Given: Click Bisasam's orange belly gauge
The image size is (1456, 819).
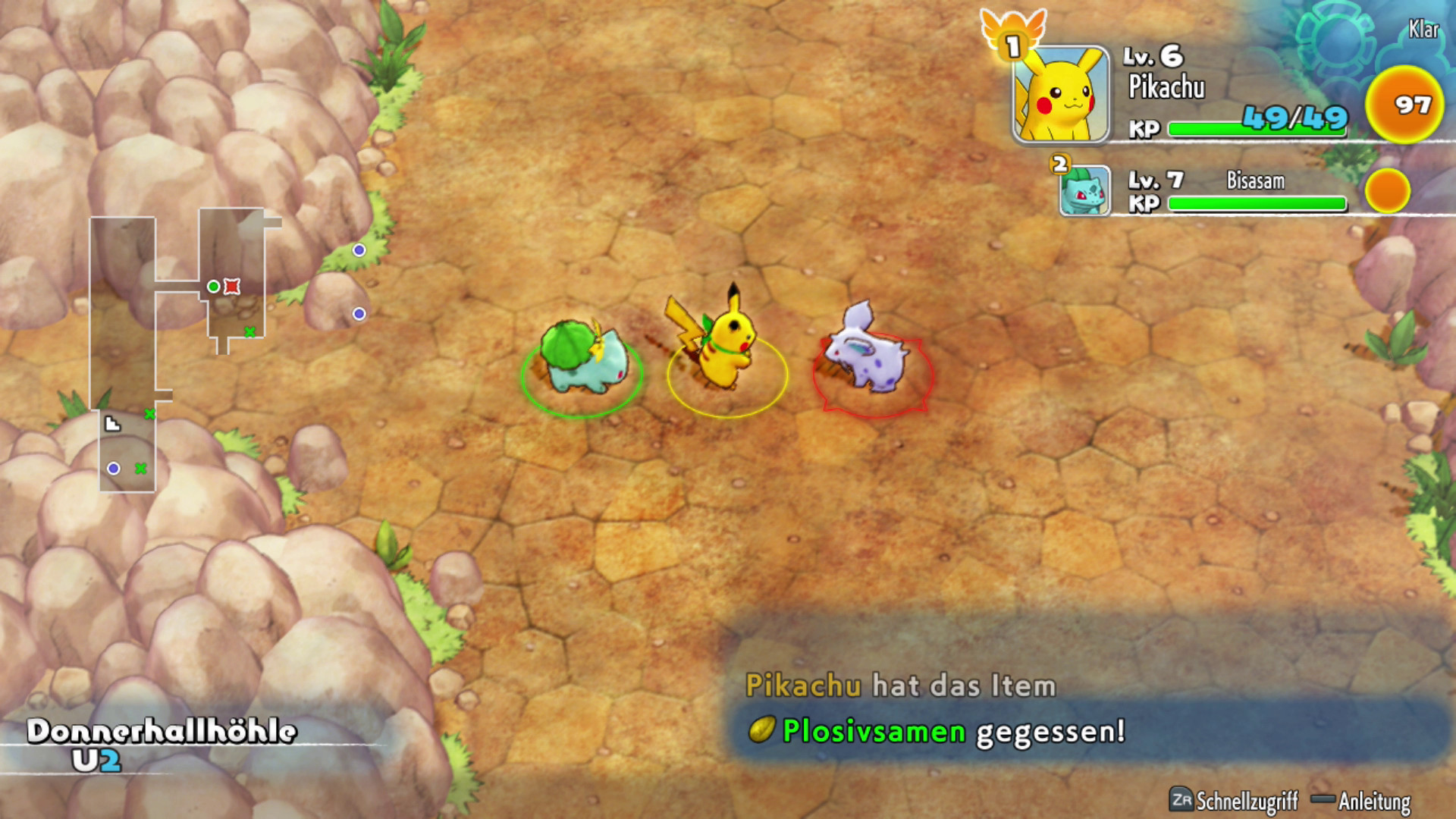Looking at the screenshot, I should point(1387,191).
